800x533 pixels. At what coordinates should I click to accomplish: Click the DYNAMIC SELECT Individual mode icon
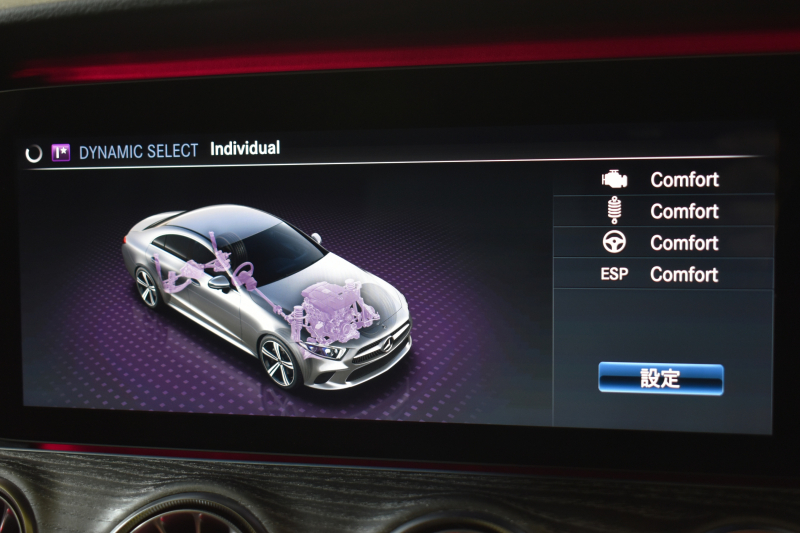tap(61, 153)
